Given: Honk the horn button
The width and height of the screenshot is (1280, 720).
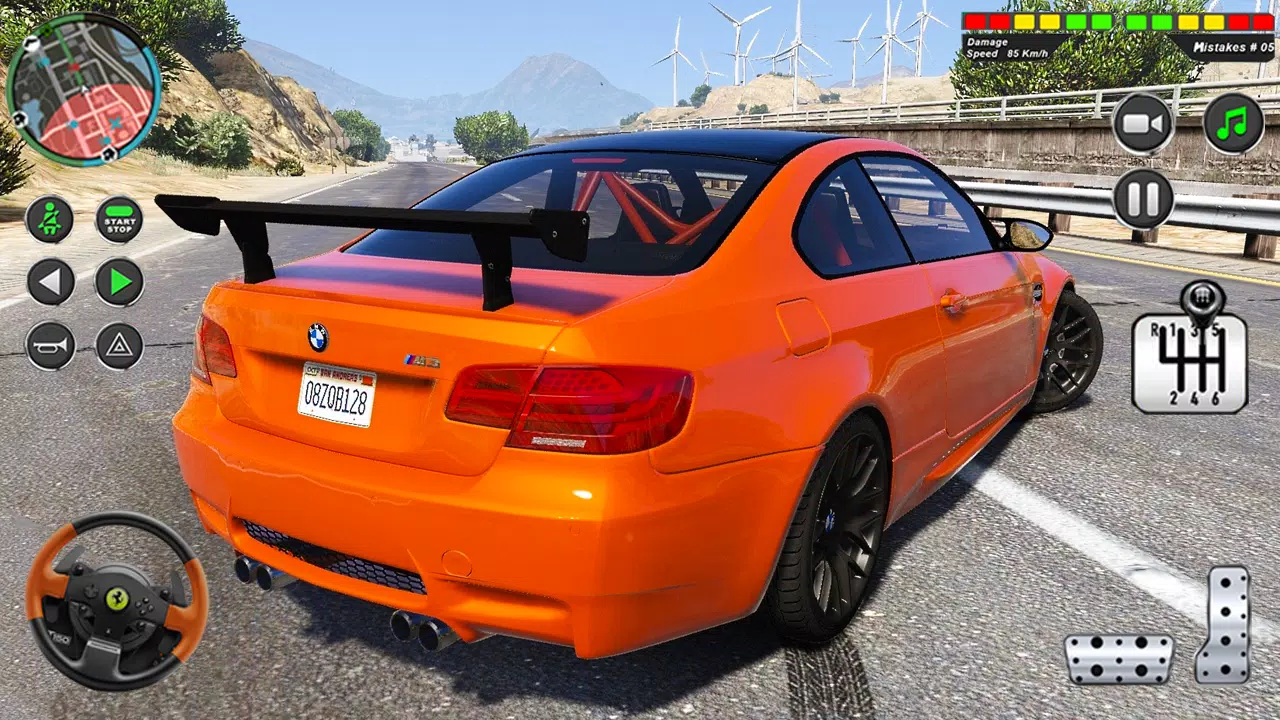Looking at the screenshot, I should [x=50, y=346].
